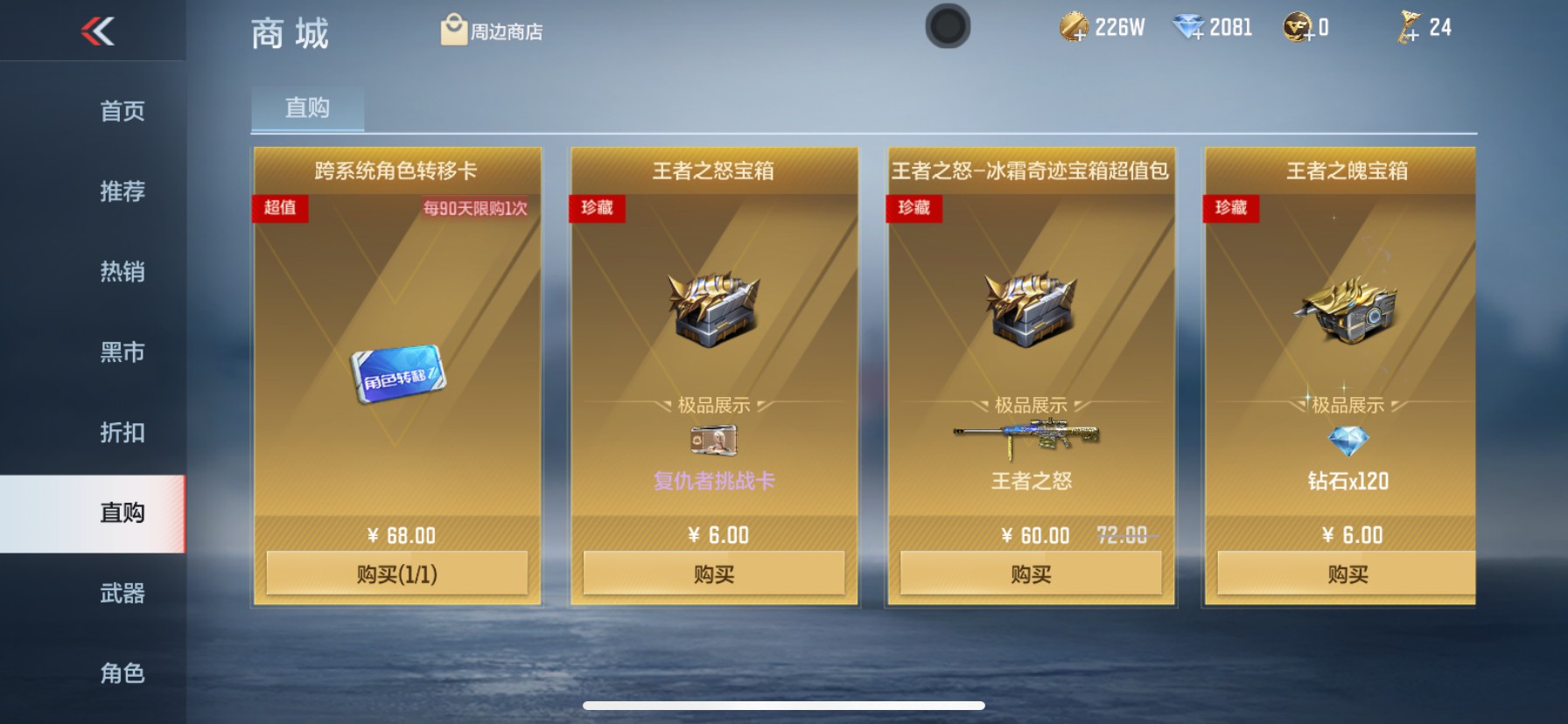1568x724 pixels.
Task: Open the 周边商店 shop bag icon
Action: 453,29
